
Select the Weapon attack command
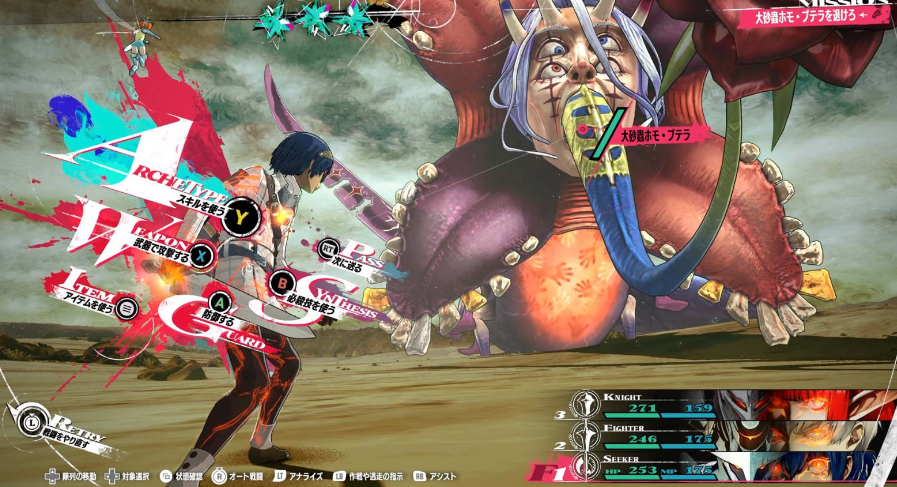202,254
